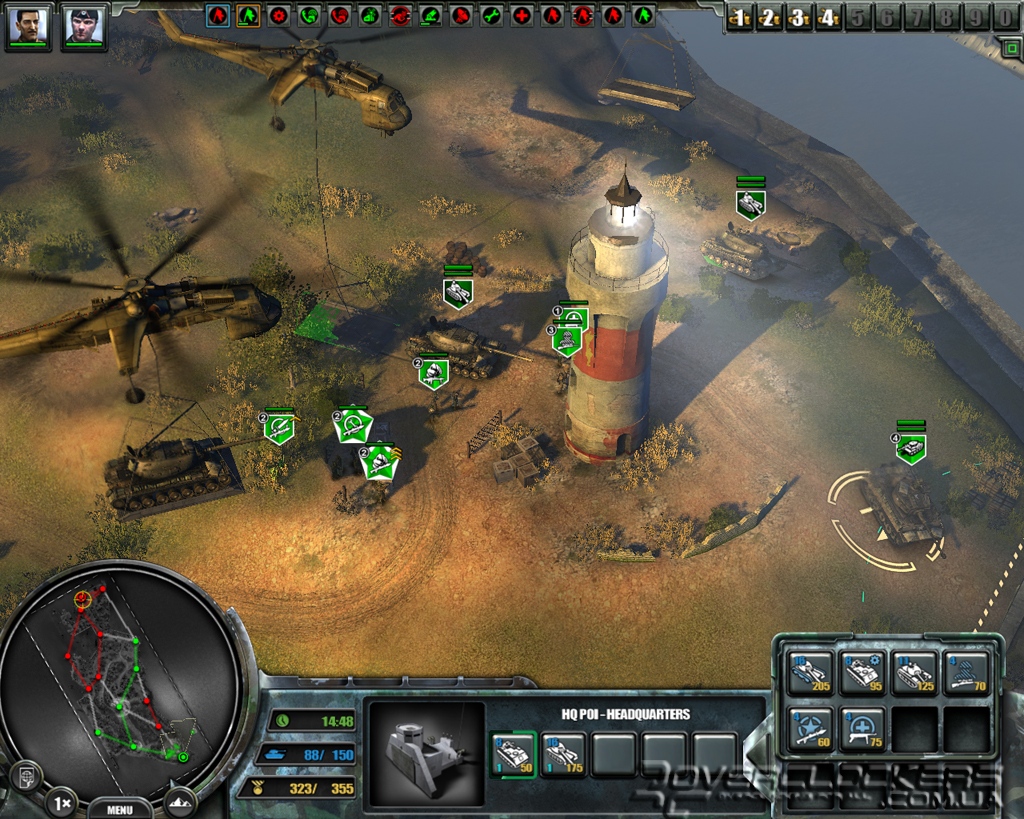Recruit the 60-cost star rocket squad
The height and width of the screenshot is (819, 1024).
click(x=809, y=729)
